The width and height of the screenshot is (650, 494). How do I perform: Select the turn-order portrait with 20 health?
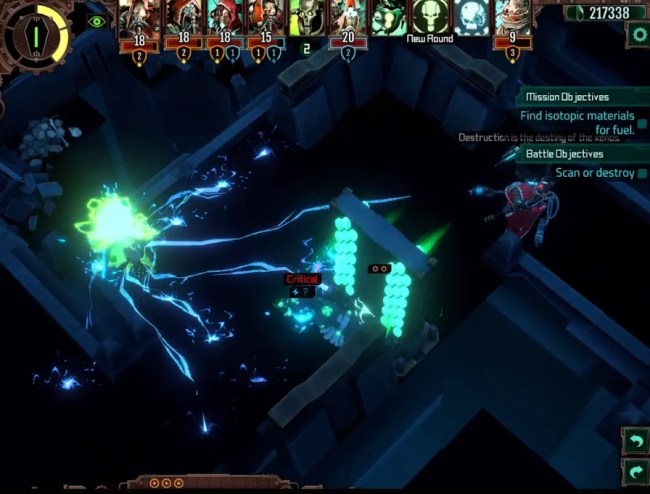click(x=348, y=18)
